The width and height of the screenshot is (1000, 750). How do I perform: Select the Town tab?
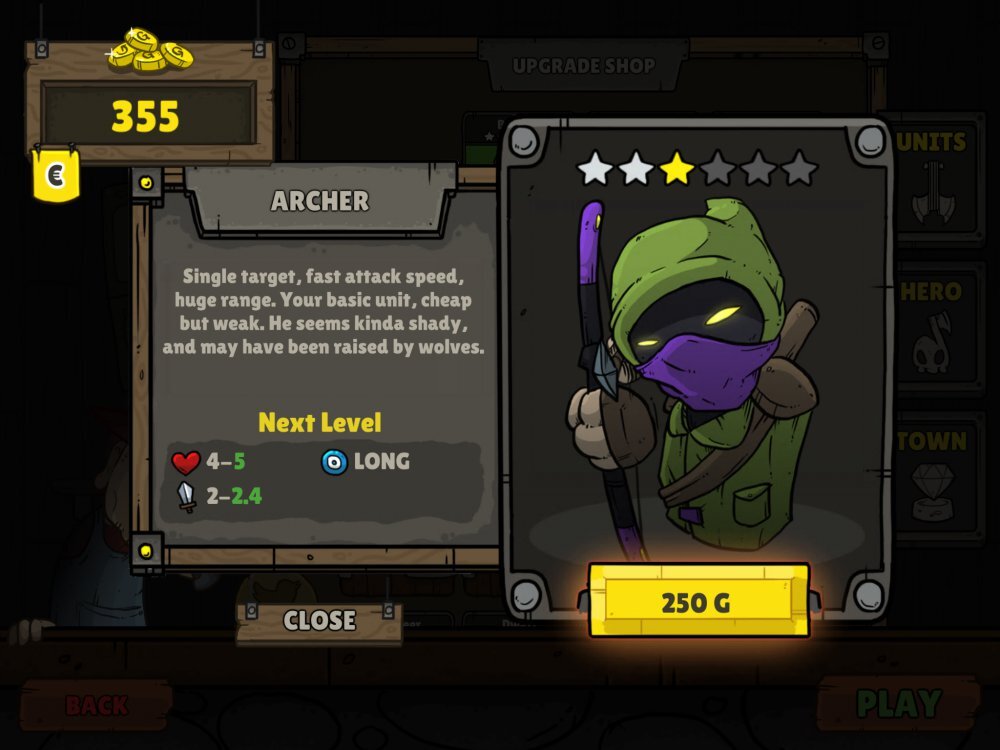[x=931, y=477]
